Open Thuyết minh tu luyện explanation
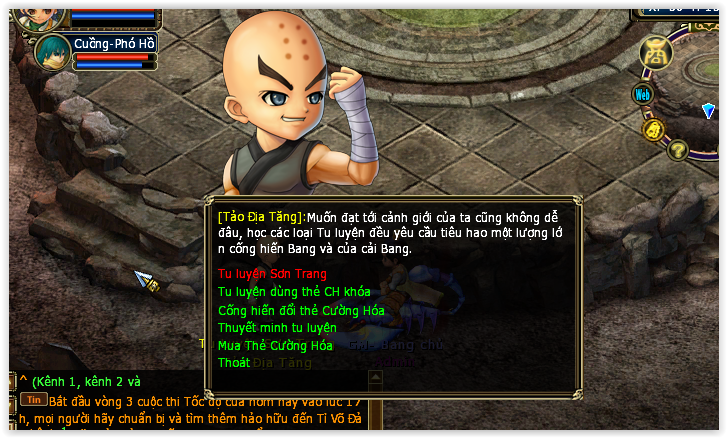This screenshot has width=727, height=438. [x=277, y=327]
